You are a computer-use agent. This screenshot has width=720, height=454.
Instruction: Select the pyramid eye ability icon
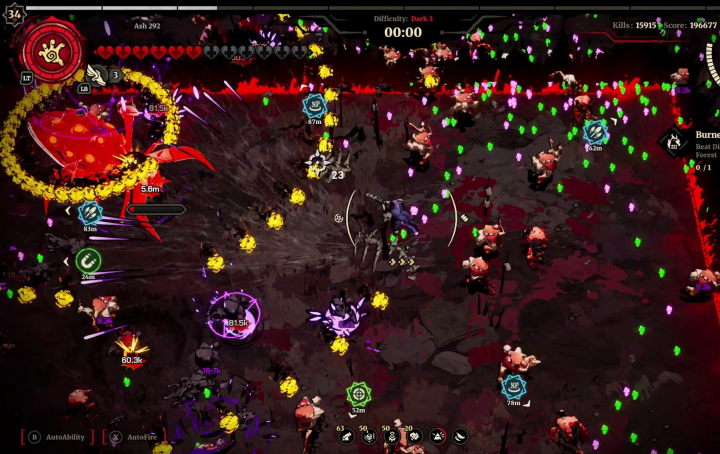coord(437,436)
